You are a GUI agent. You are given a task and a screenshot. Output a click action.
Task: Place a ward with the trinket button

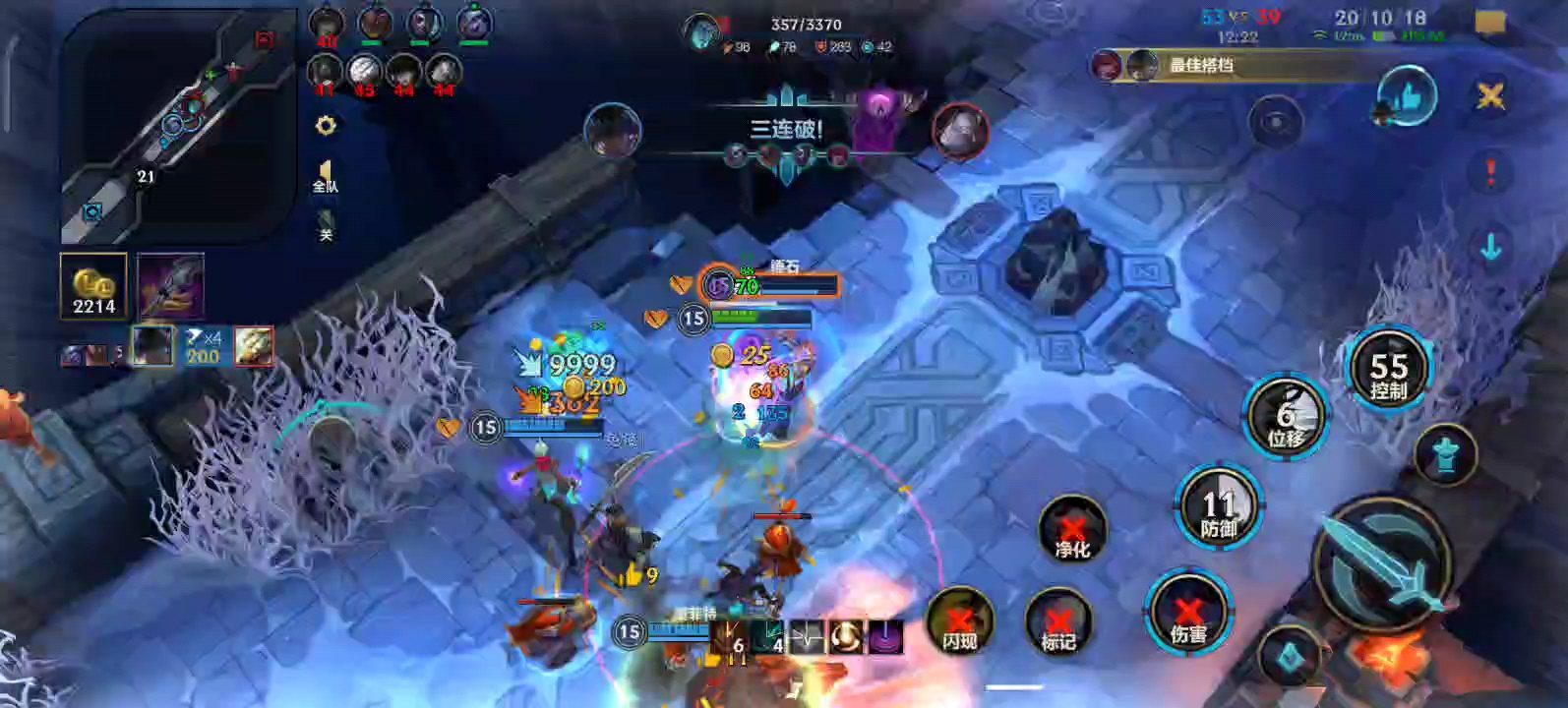point(1445,455)
